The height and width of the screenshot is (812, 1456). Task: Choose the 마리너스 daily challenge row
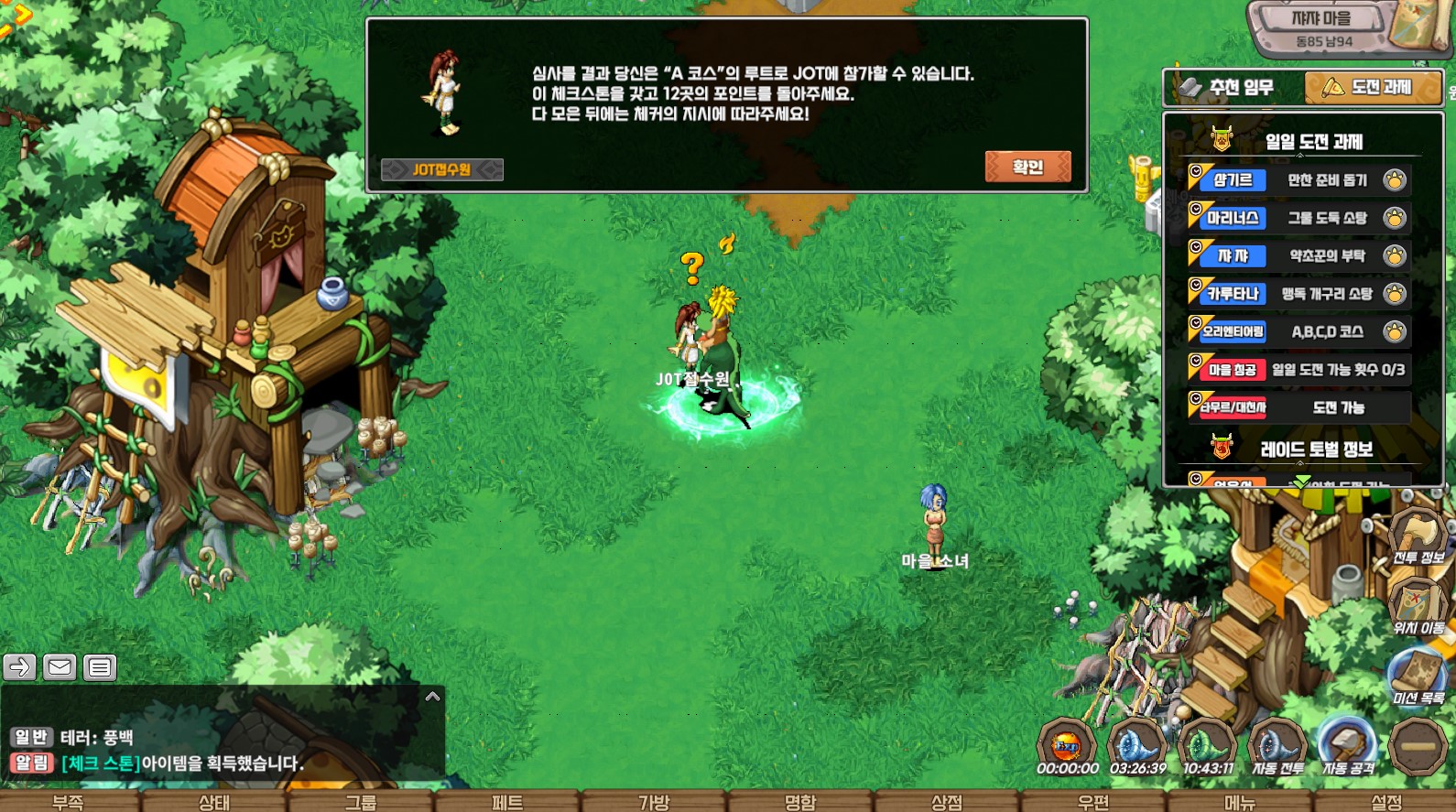[1298, 218]
